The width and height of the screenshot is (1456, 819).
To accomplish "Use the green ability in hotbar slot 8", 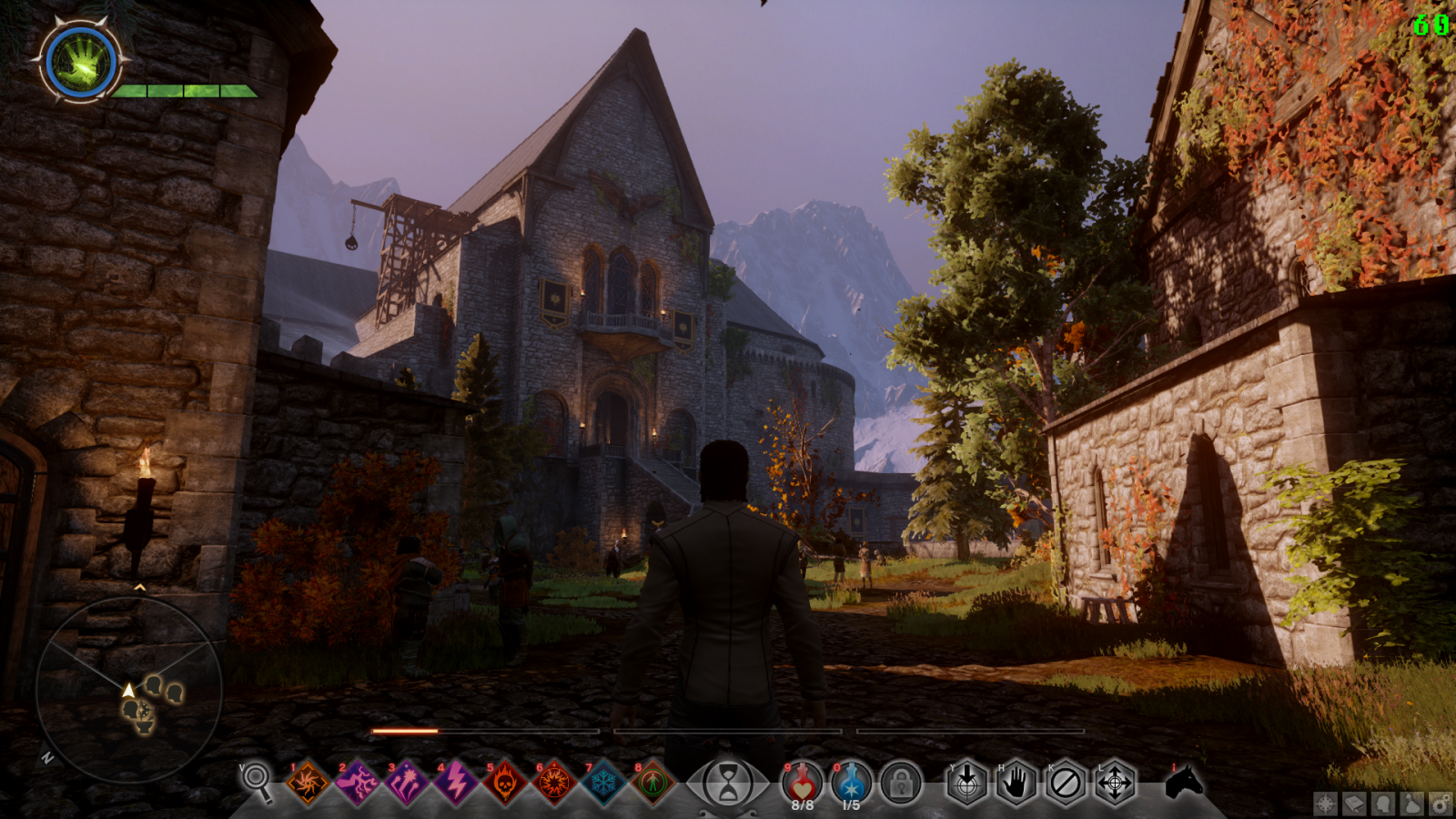I will tap(652, 784).
